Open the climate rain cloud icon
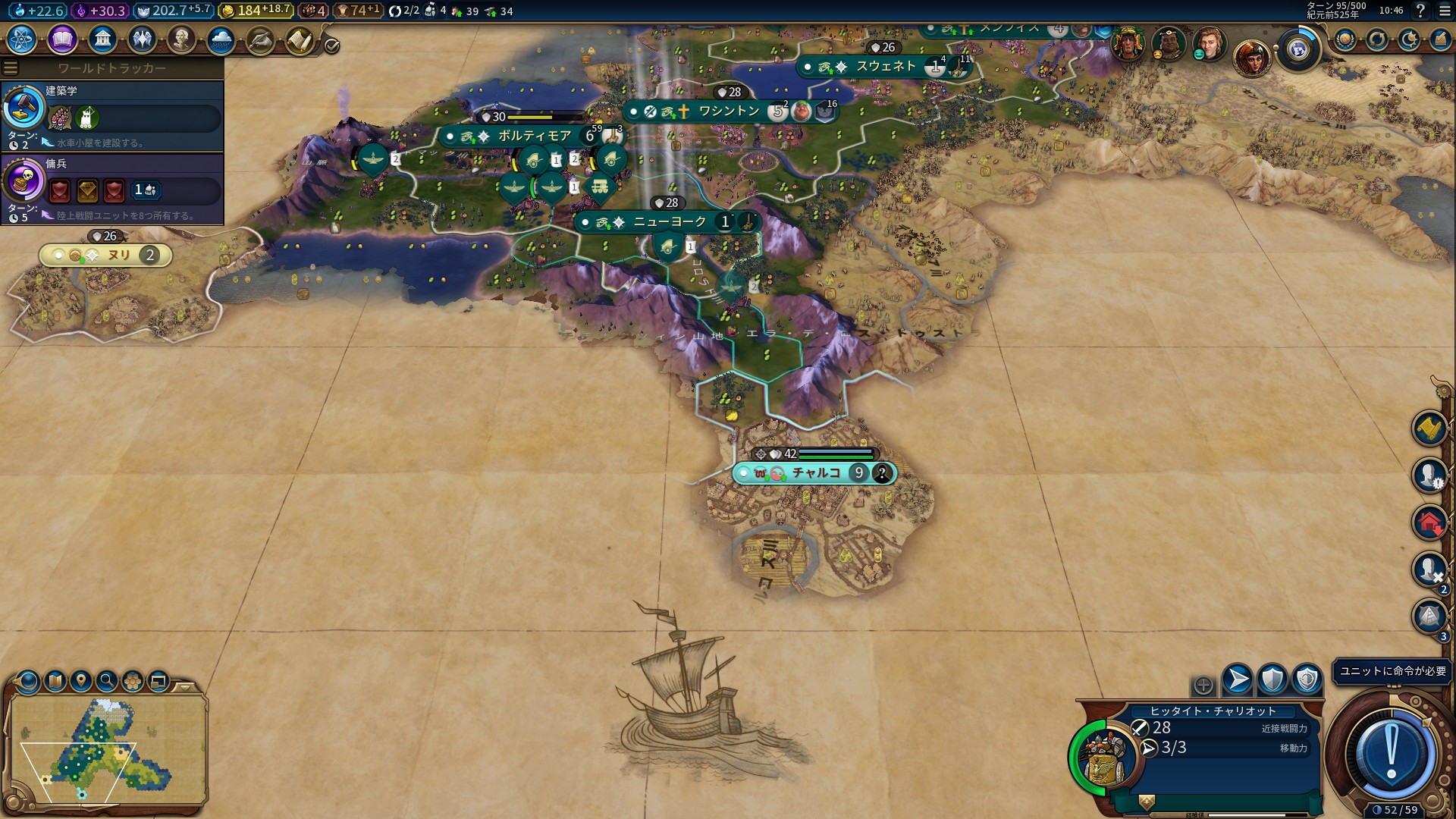Image resolution: width=1456 pixels, height=819 pixels. click(x=221, y=39)
